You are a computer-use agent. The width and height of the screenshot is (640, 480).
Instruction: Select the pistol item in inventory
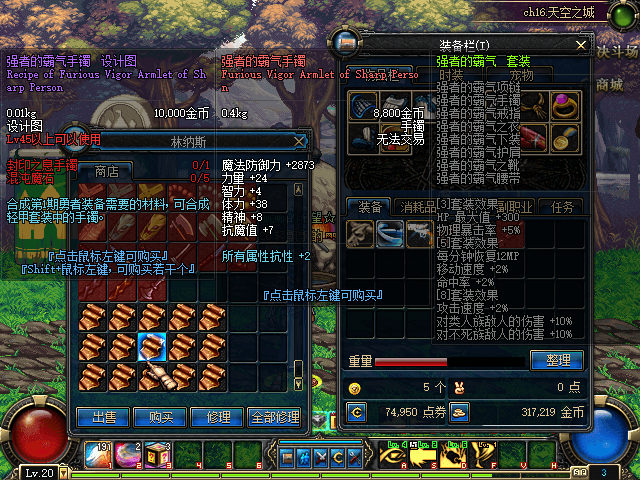(x=418, y=233)
